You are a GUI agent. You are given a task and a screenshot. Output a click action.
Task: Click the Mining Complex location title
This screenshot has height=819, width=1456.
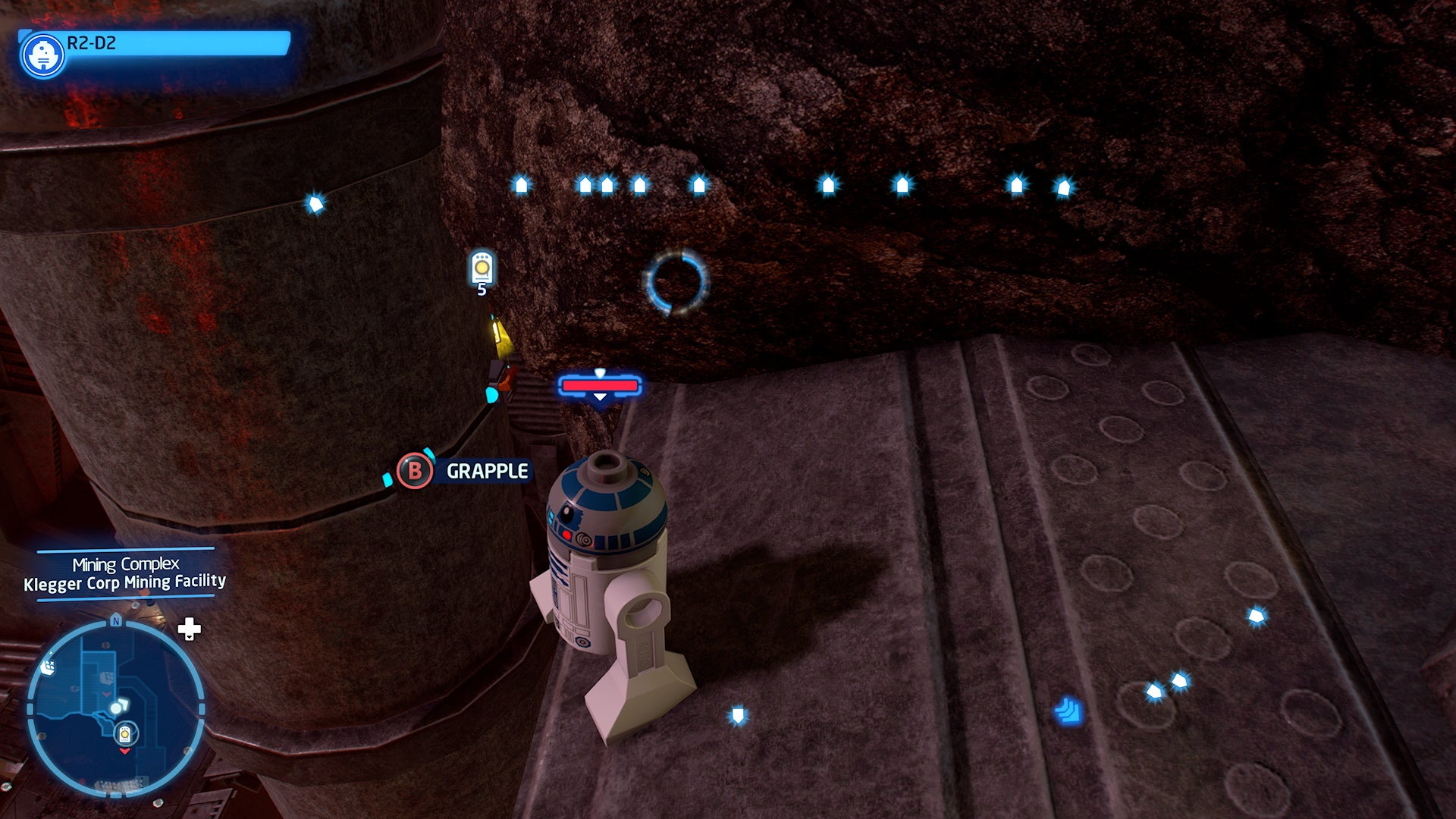125,563
